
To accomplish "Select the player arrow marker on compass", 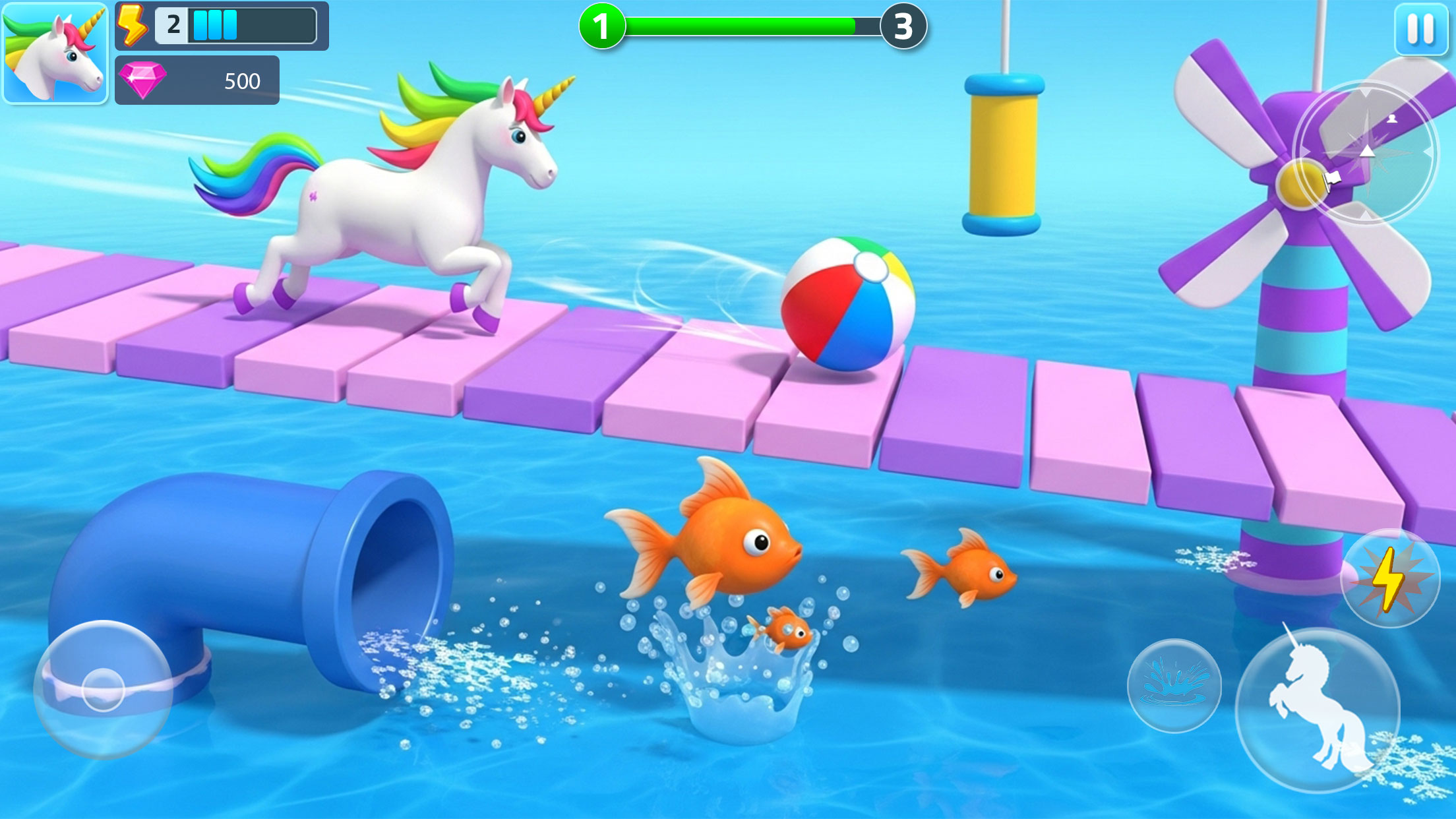I will [x=1367, y=152].
